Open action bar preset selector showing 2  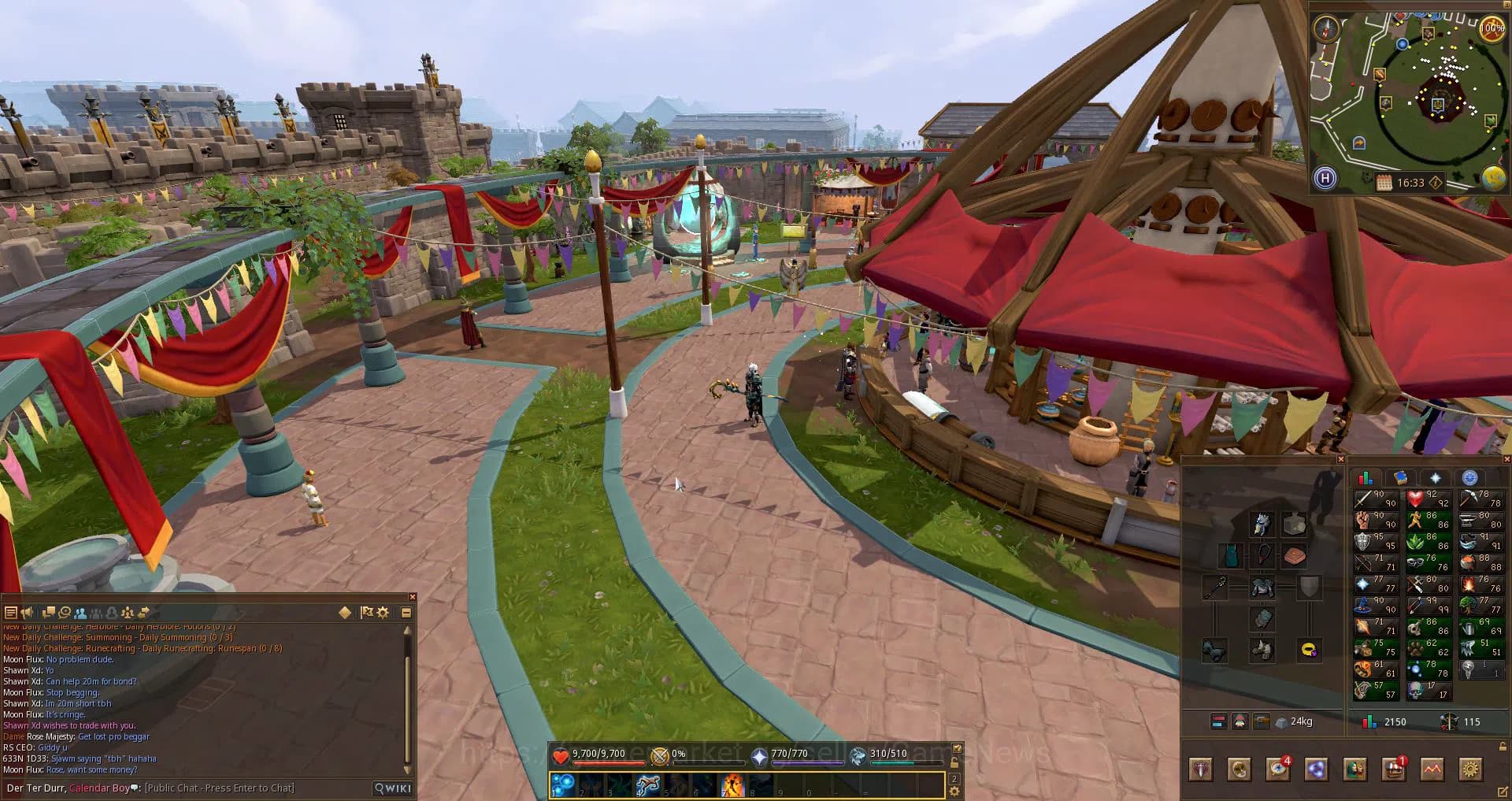[x=954, y=779]
